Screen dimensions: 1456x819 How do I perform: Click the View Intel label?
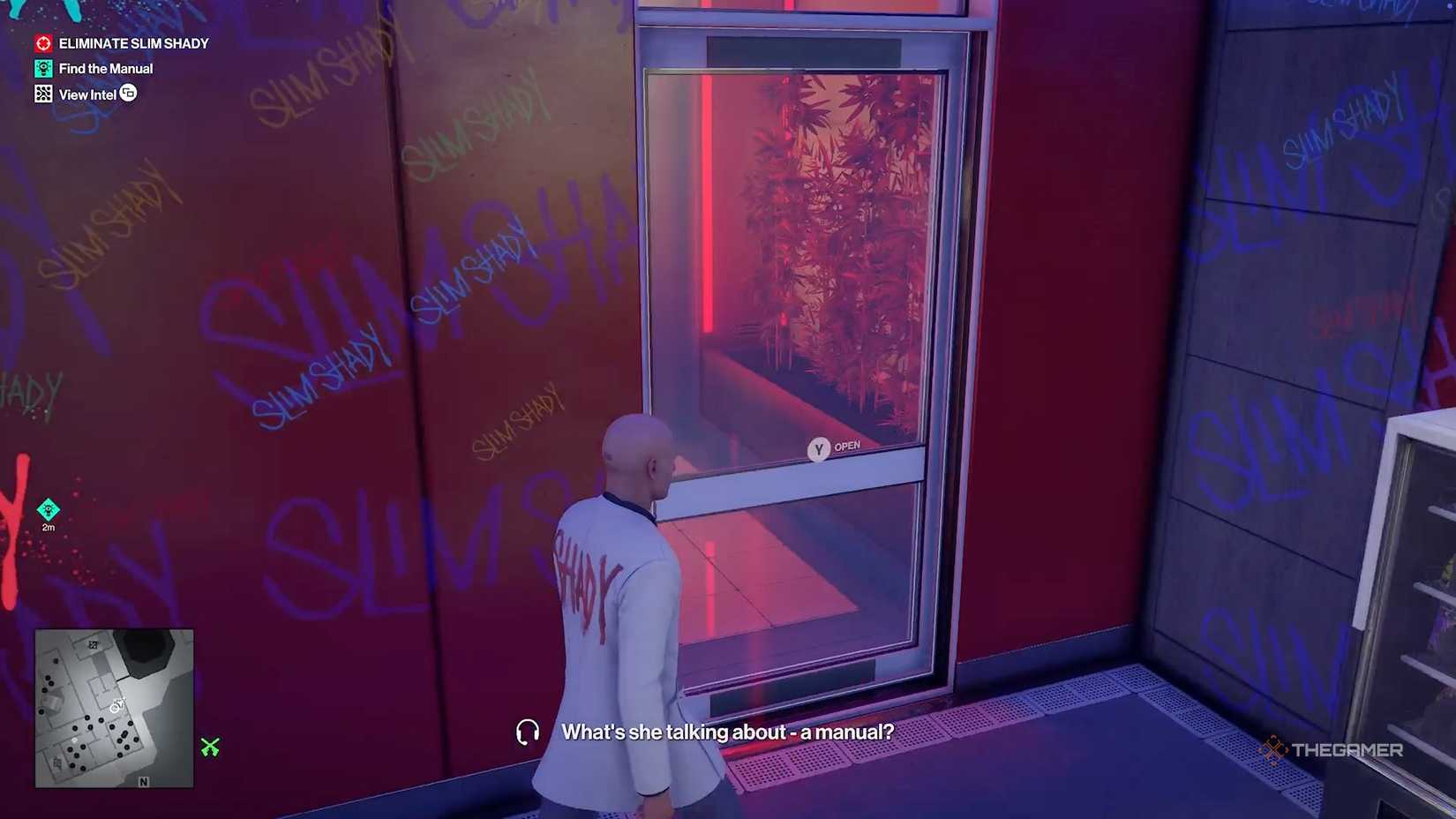coord(87,94)
